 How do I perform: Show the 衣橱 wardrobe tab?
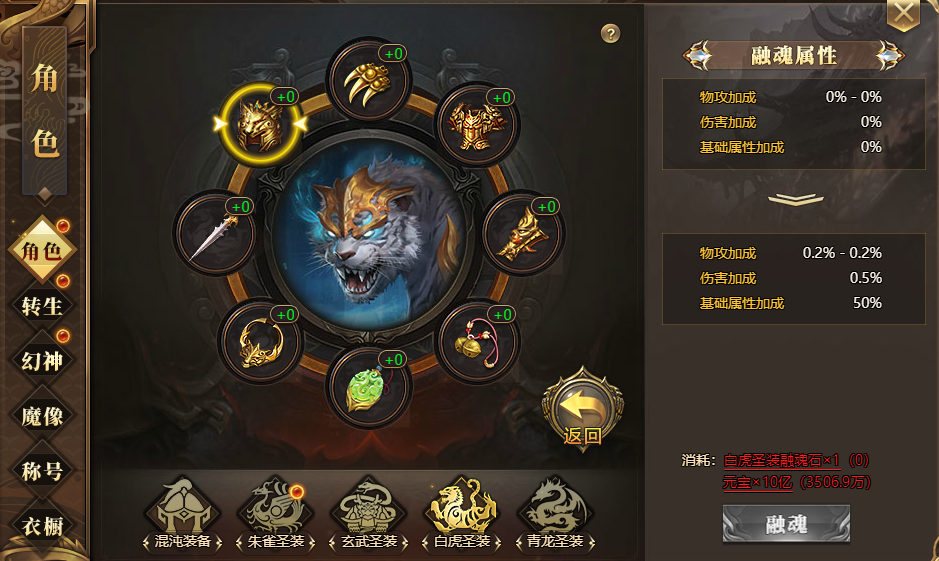click(42, 524)
